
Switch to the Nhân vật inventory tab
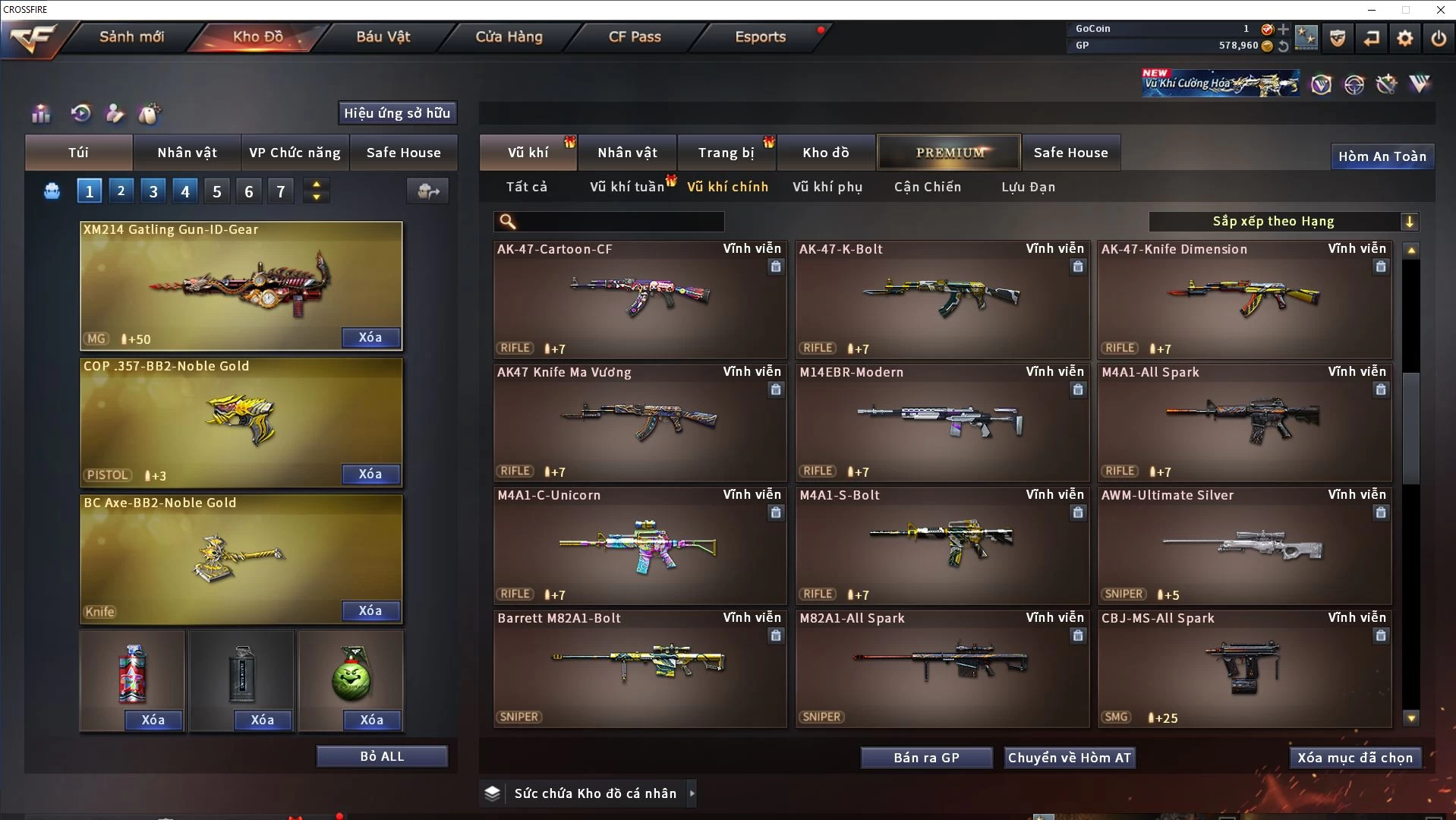[627, 153]
